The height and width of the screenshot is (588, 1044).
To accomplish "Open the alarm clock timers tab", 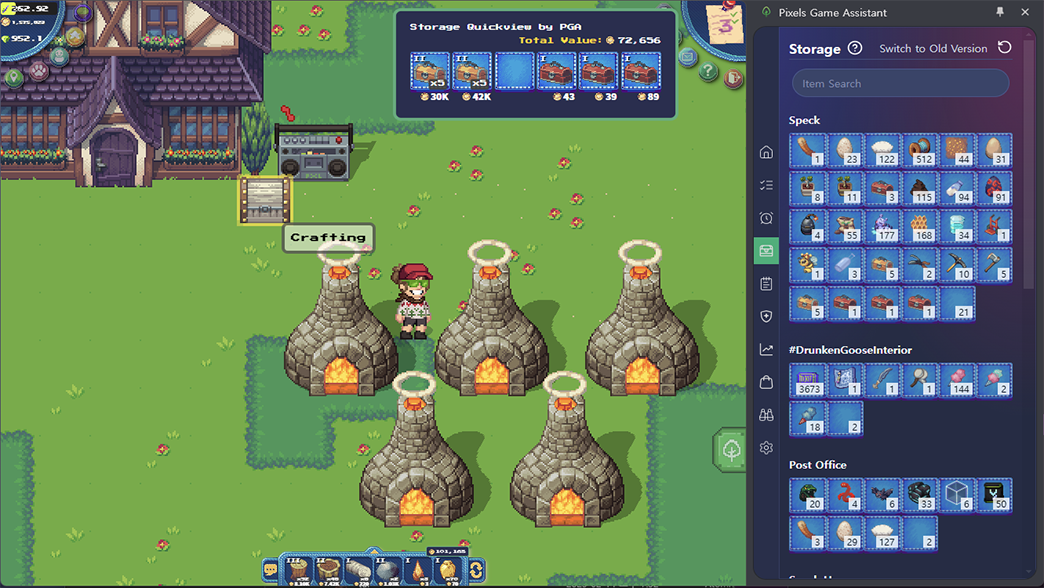I will (x=766, y=218).
